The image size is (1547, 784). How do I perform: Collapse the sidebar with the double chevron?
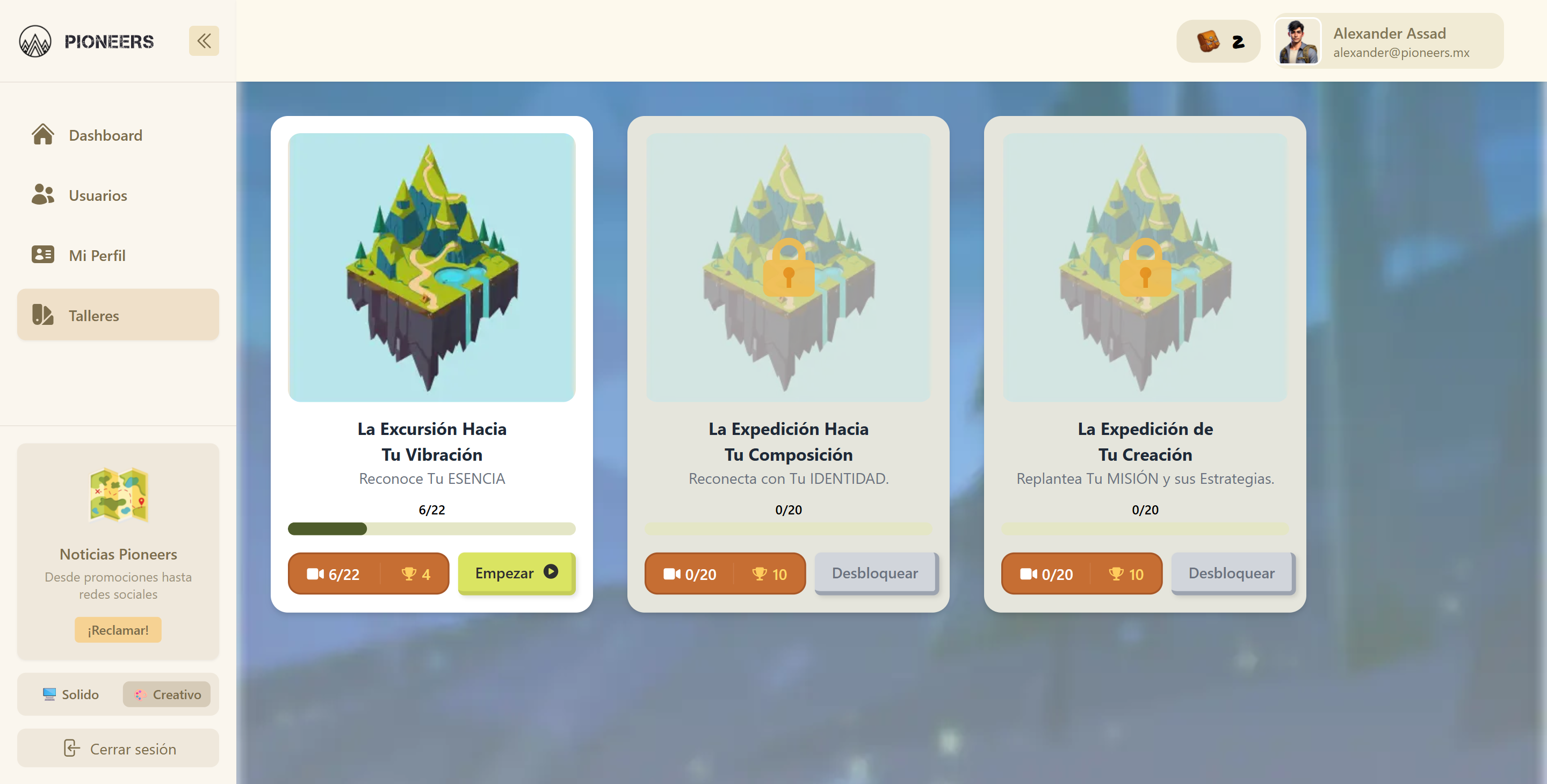click(x=204, y=40)
